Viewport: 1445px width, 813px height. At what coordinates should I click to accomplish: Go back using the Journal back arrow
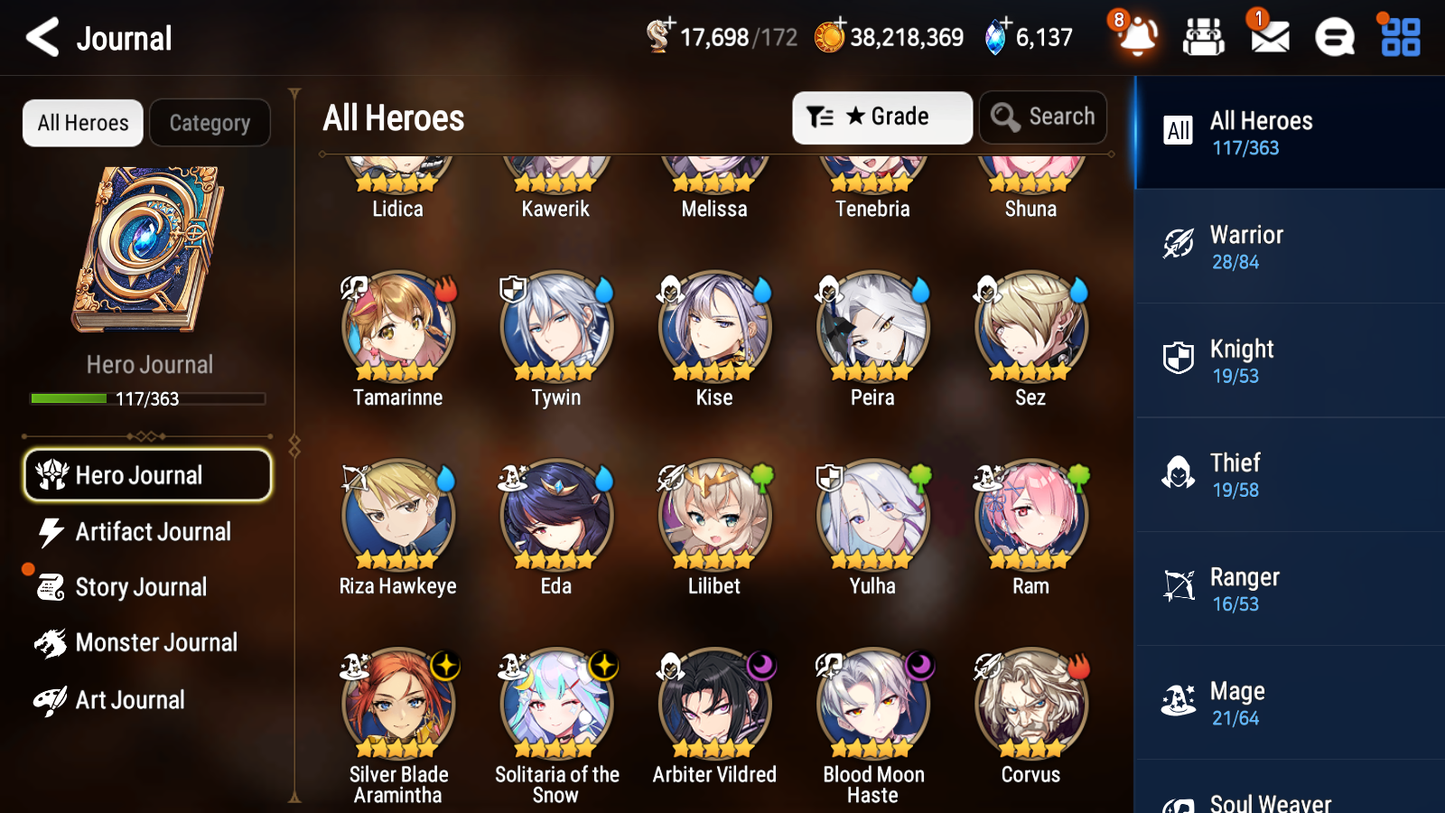click(43, 36)
